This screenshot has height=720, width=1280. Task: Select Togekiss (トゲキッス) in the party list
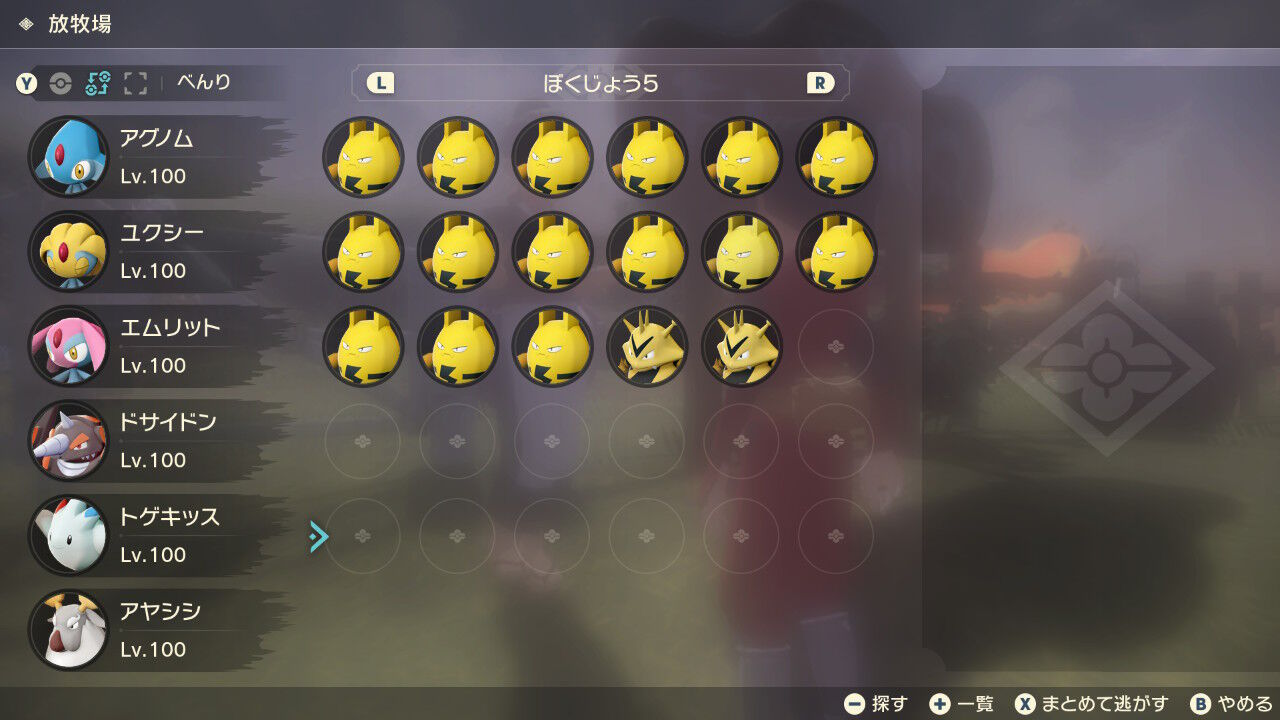click(x=140, y=535)
